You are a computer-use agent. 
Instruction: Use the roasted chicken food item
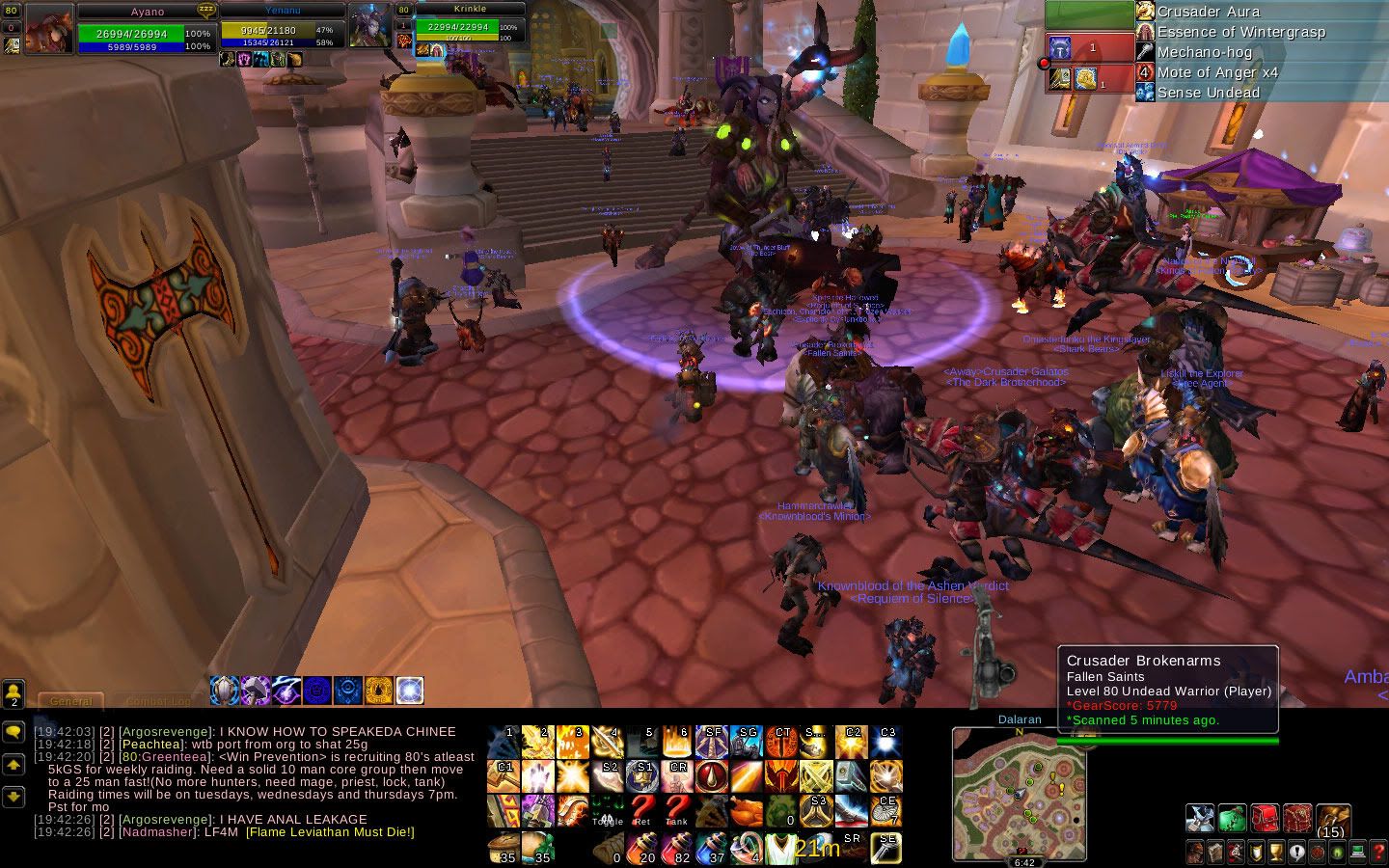click(746, 812)
